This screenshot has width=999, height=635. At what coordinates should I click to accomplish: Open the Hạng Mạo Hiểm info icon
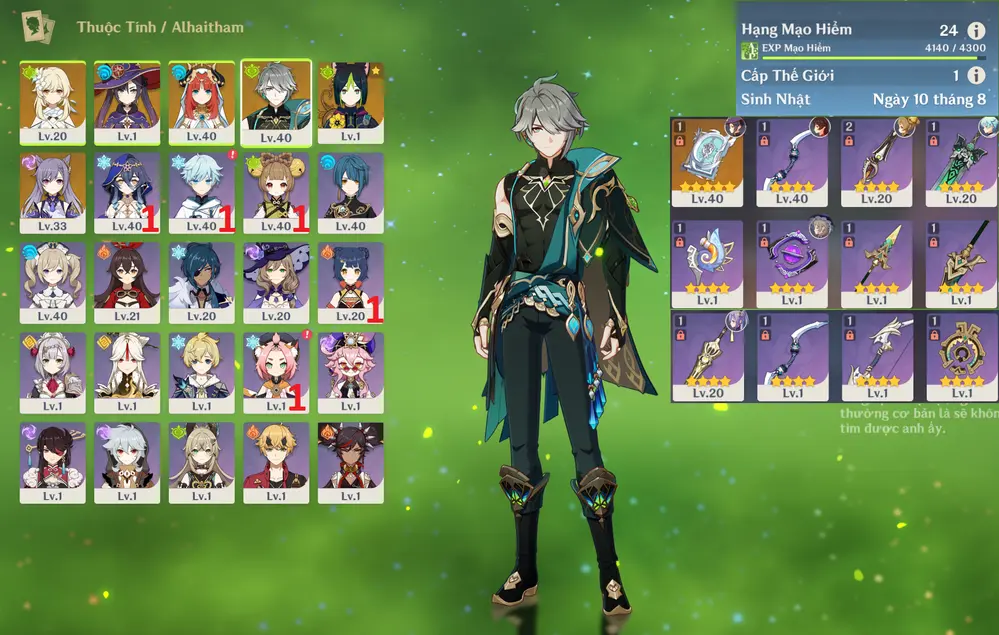click(976, 30)
